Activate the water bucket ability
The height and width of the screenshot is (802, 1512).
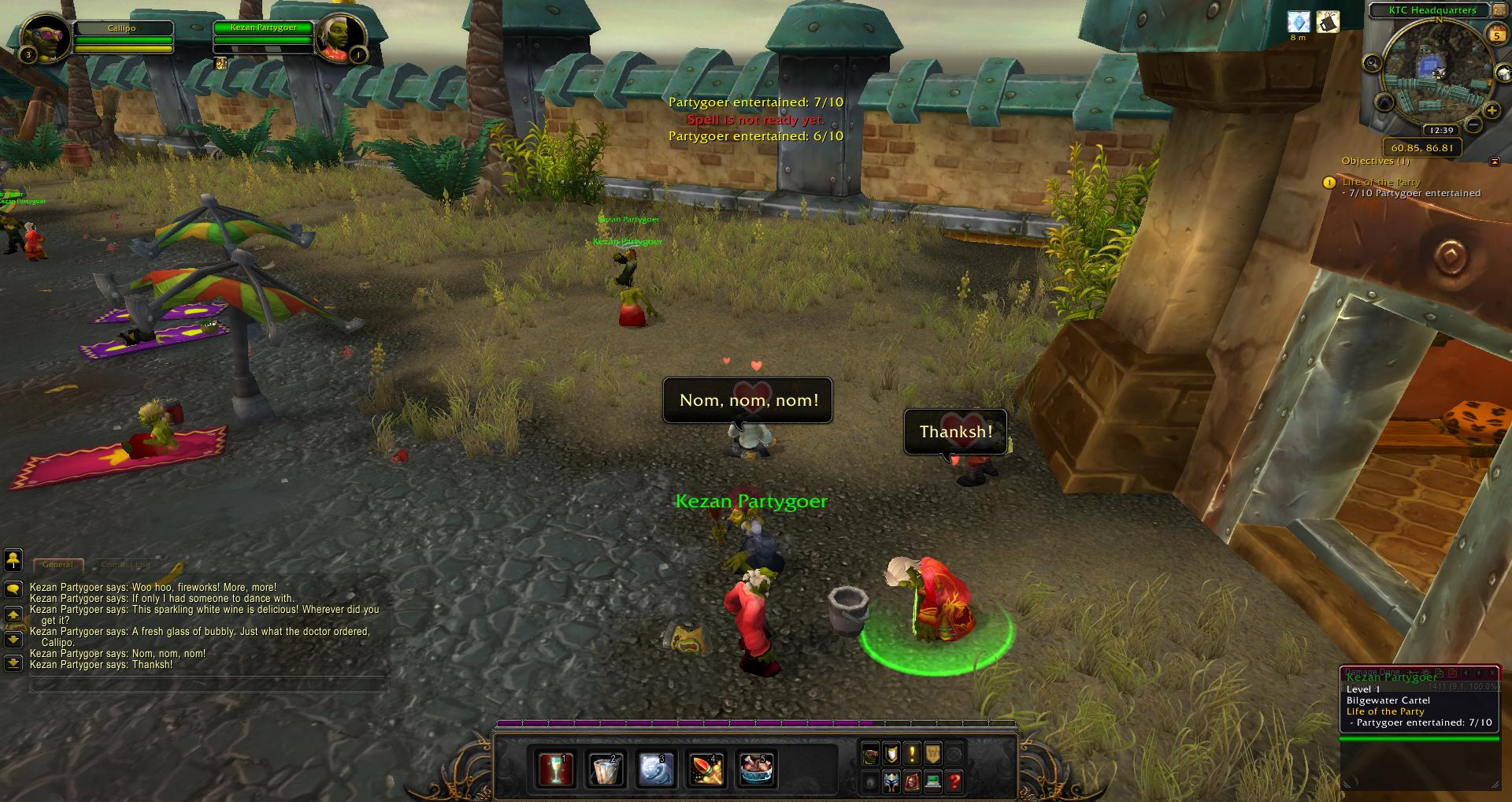(605, 769)
